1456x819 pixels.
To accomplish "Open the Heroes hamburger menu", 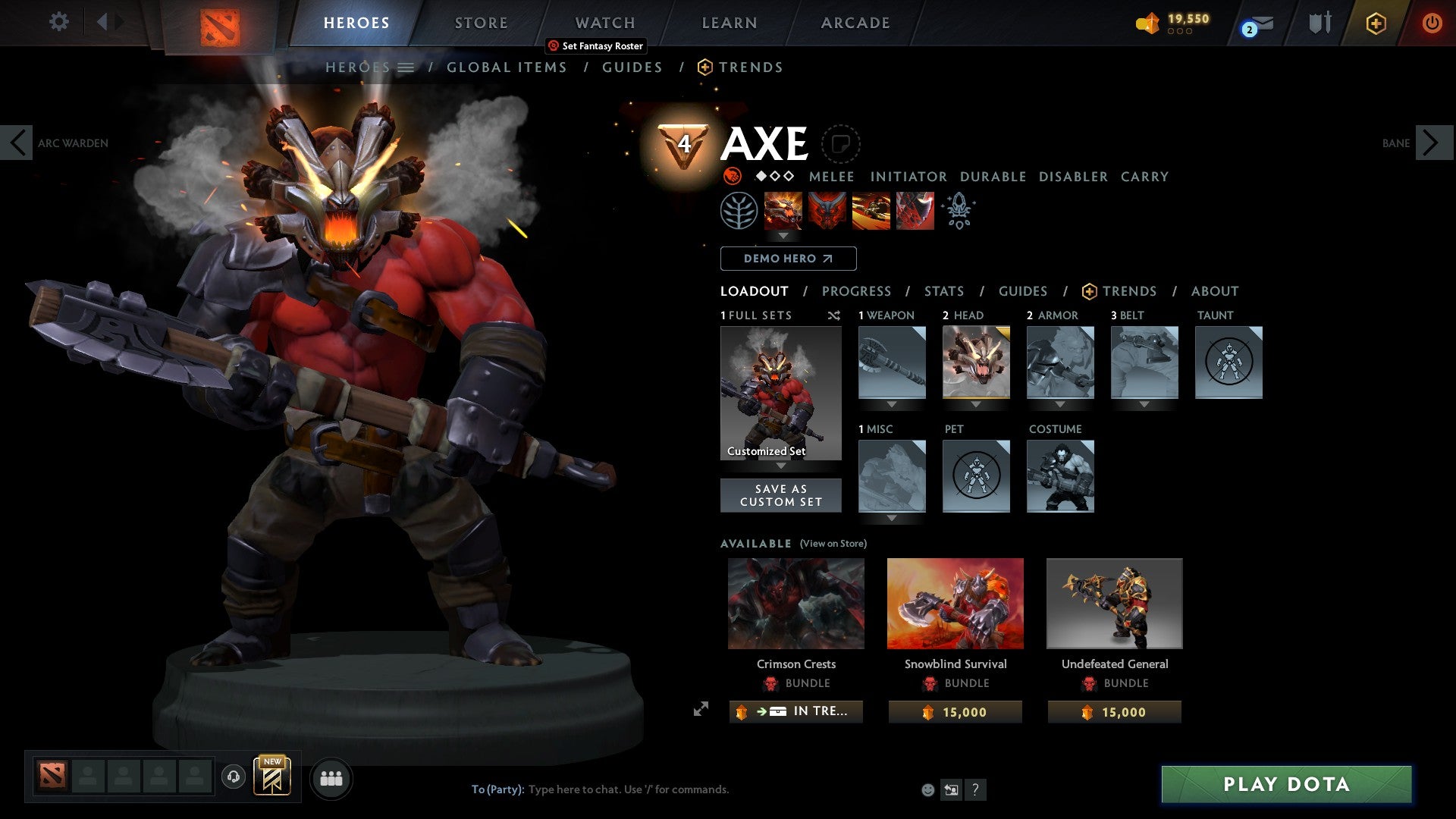I will (x=406, y=67).
